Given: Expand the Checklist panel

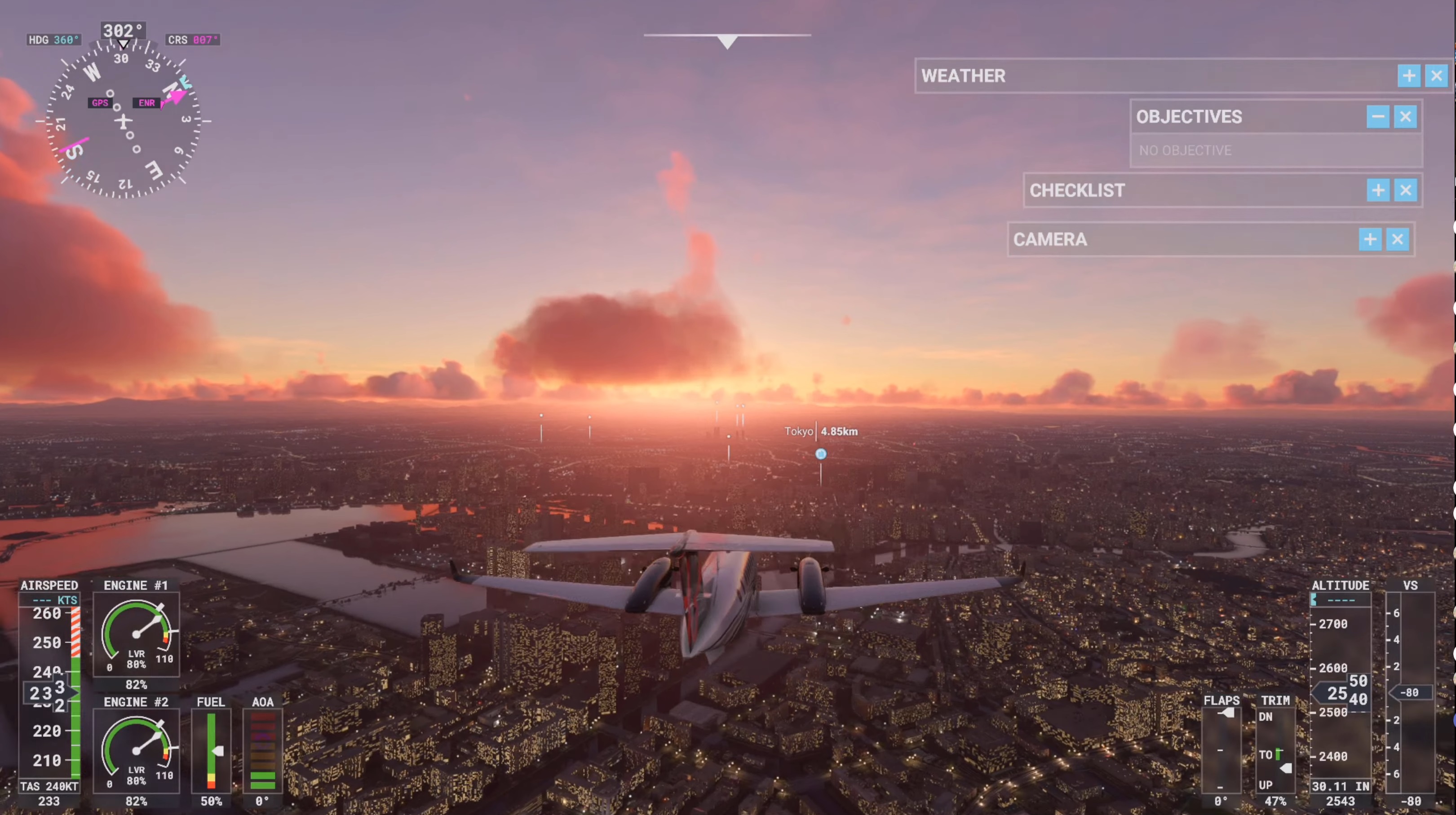Looking at the screenshot, I should [1378, 190].
